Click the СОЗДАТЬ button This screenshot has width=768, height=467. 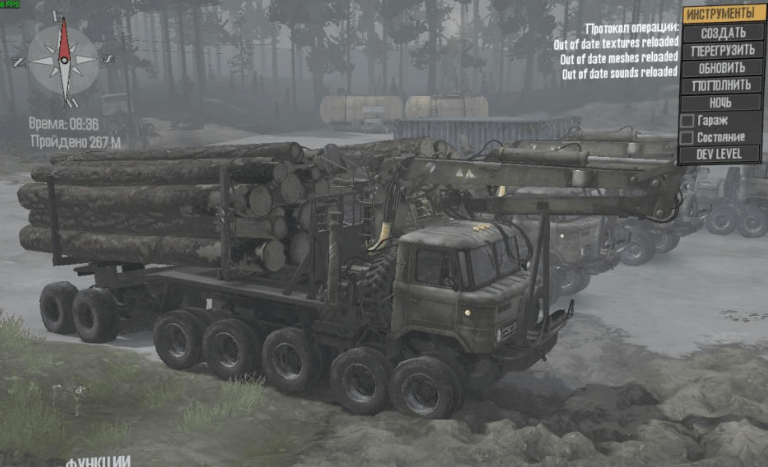721,32
